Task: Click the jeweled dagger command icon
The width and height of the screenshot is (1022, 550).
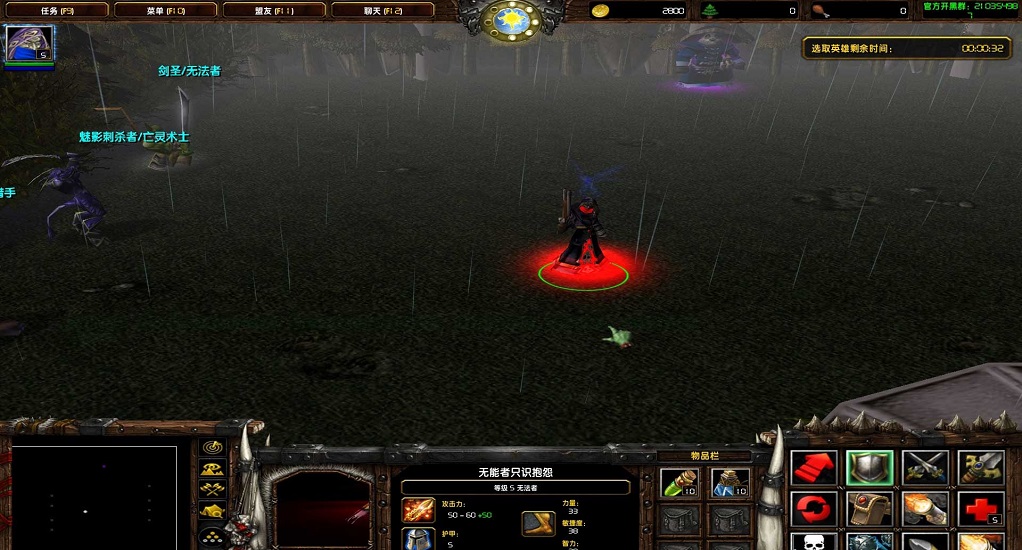Action: click(x=981, y=468)
